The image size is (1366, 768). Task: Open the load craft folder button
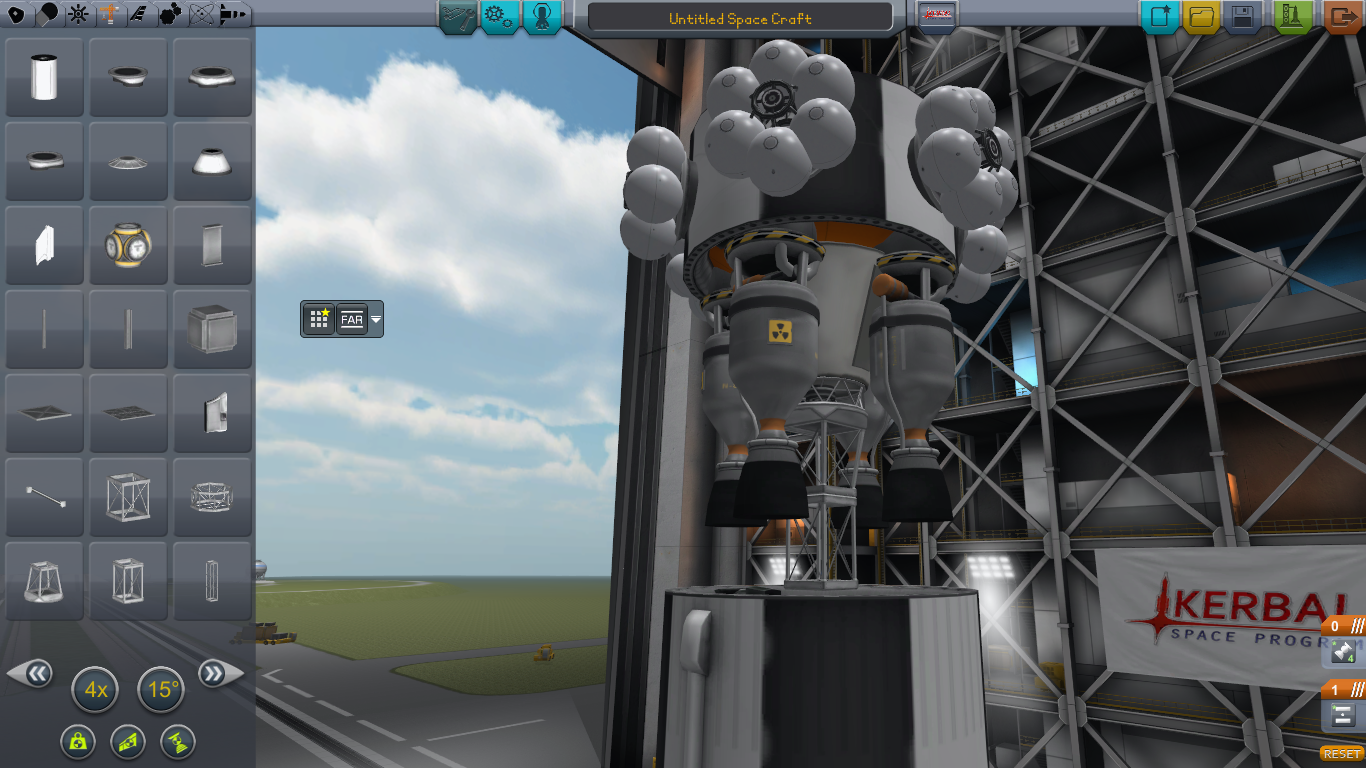tap(1201, 16)
